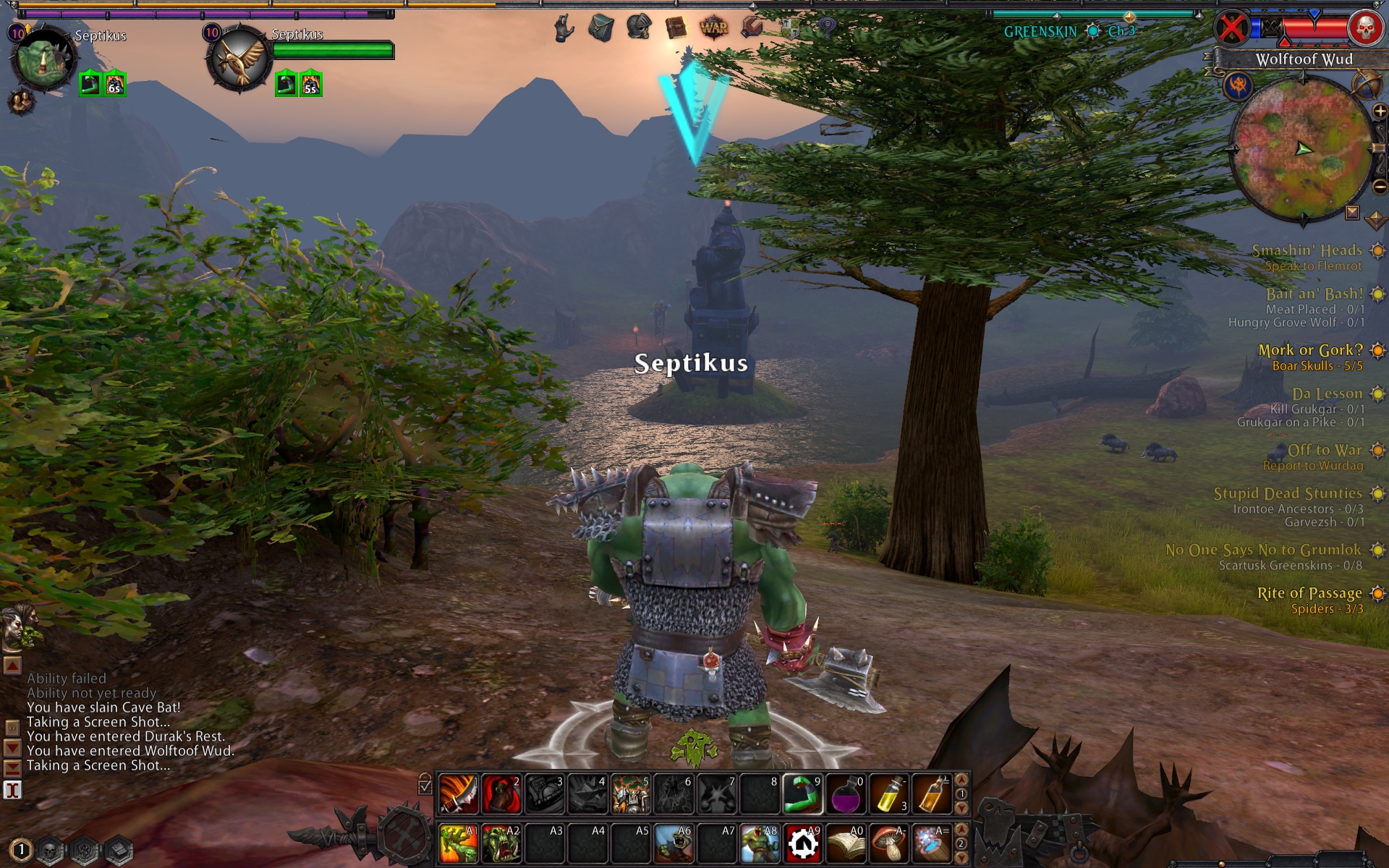
Task: Open the Rite of Passage quest entry
Action: 1309,593
